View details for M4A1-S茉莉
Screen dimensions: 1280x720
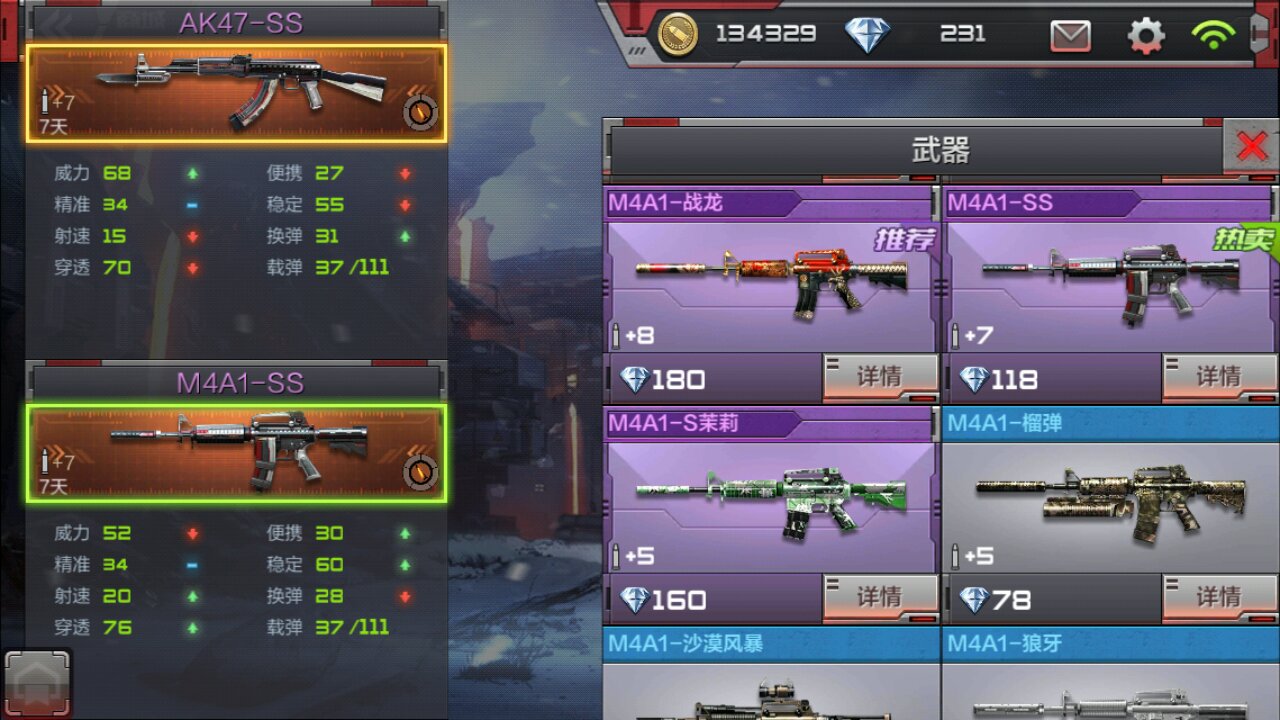880,598
